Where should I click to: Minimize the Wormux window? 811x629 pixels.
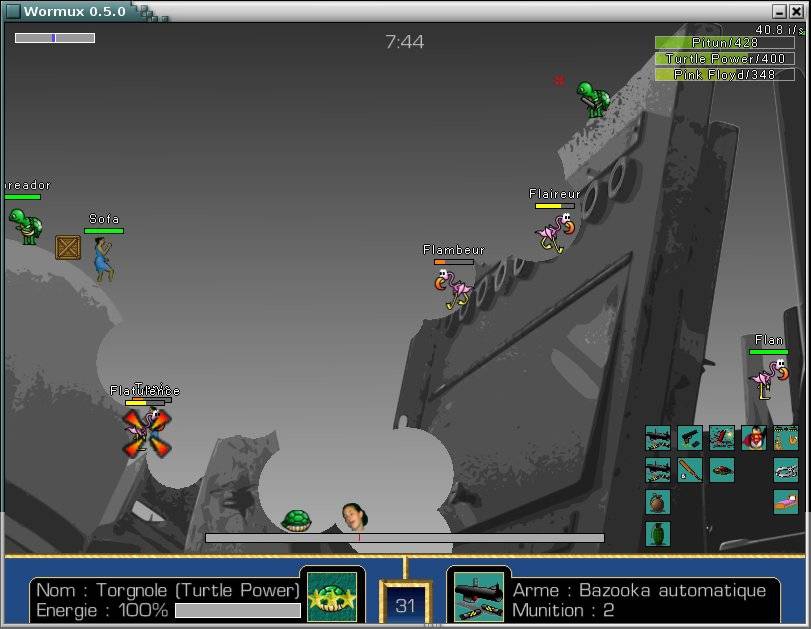pyautogui.click(x=779, y=11)
